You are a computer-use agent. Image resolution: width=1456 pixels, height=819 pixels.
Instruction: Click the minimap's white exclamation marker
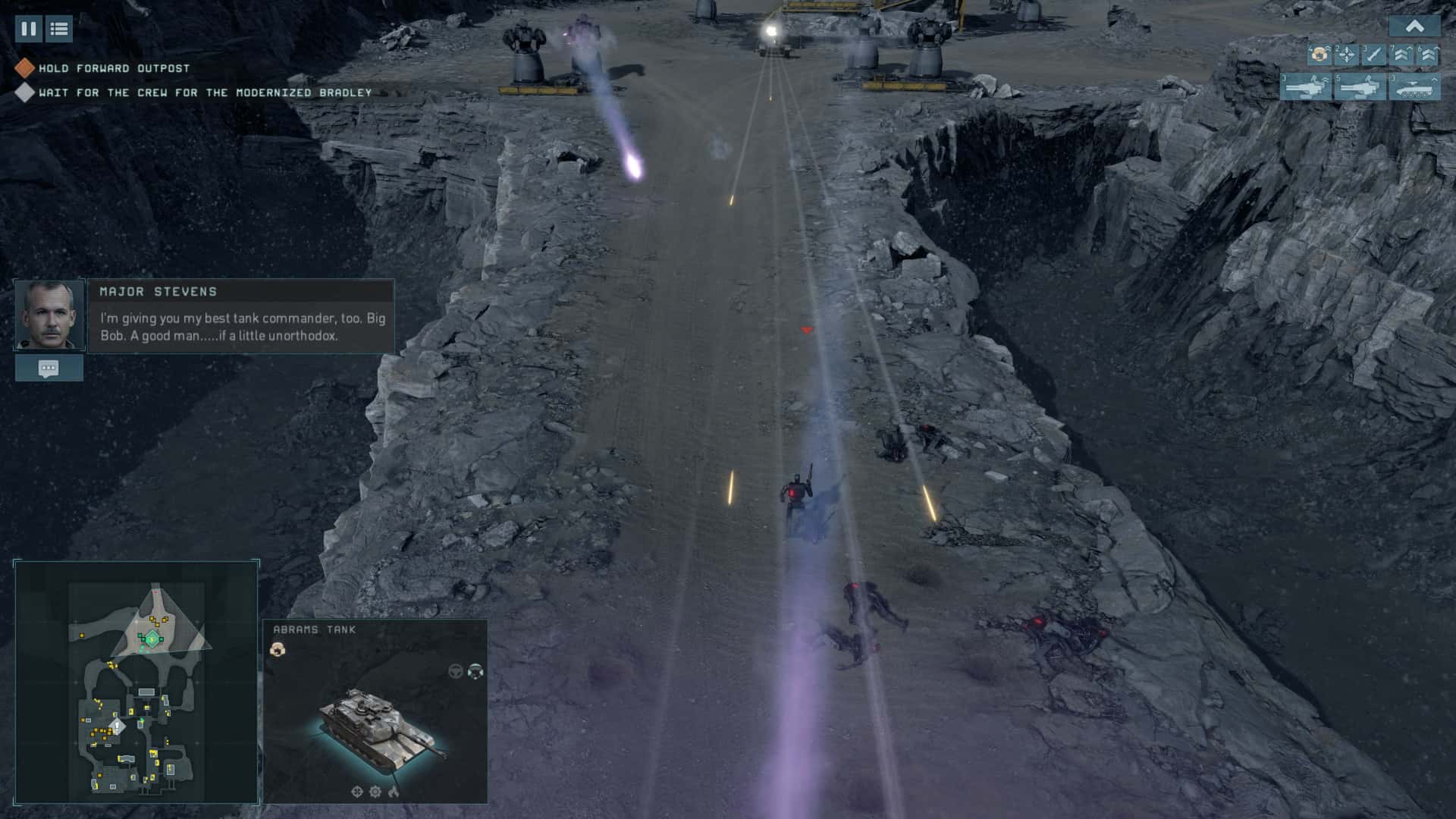click(117, 726)
